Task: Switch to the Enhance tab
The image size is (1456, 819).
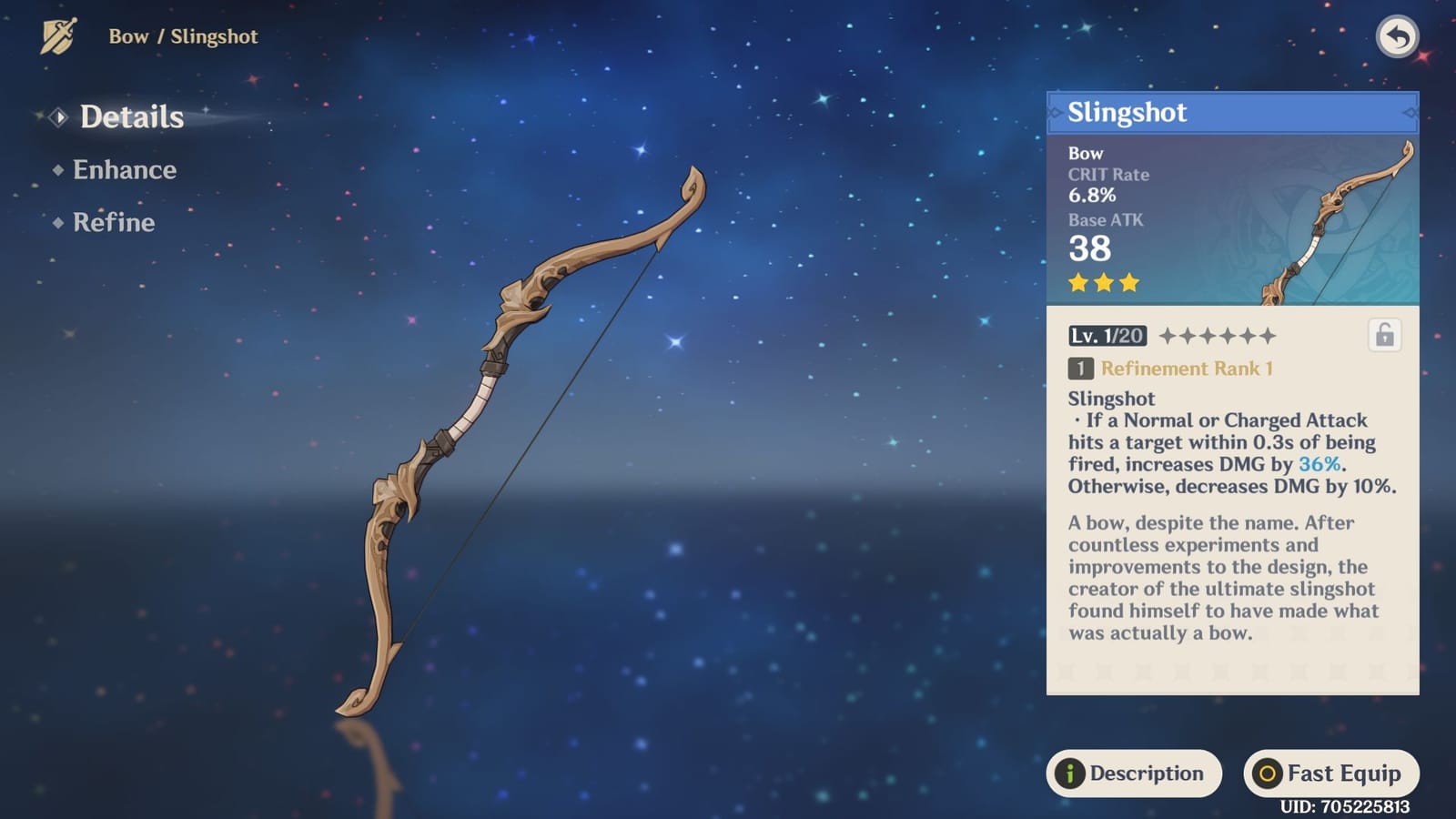Action: (124, 170)
